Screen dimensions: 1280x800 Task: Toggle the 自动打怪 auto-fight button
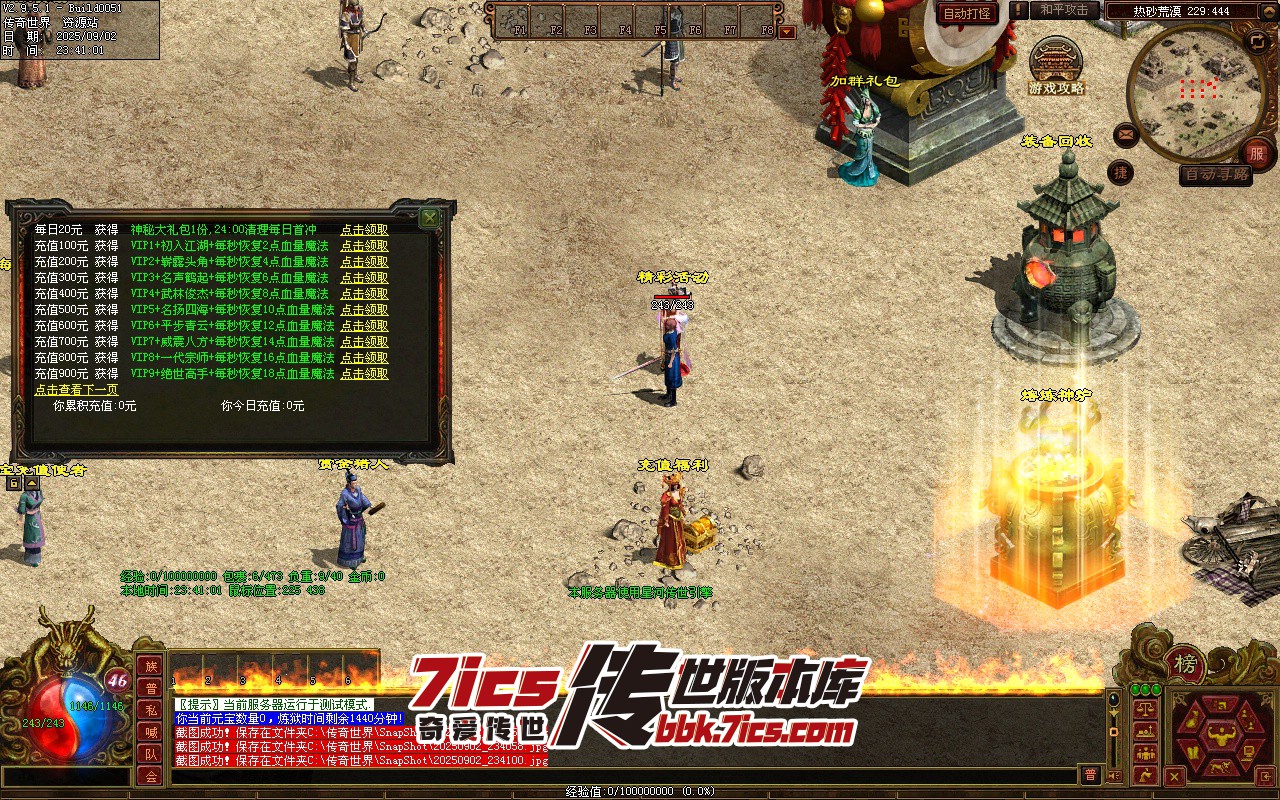968,13
